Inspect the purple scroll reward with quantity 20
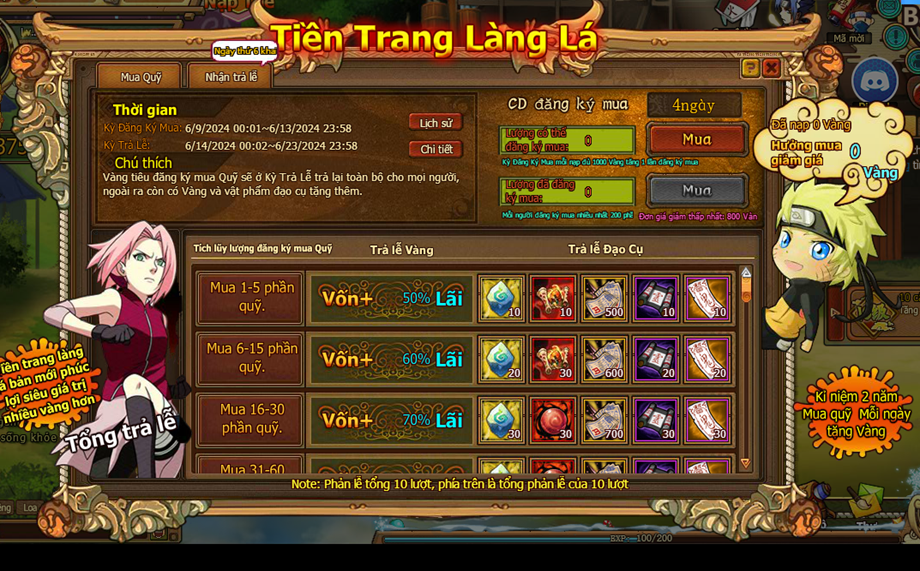 click(656, 359)
